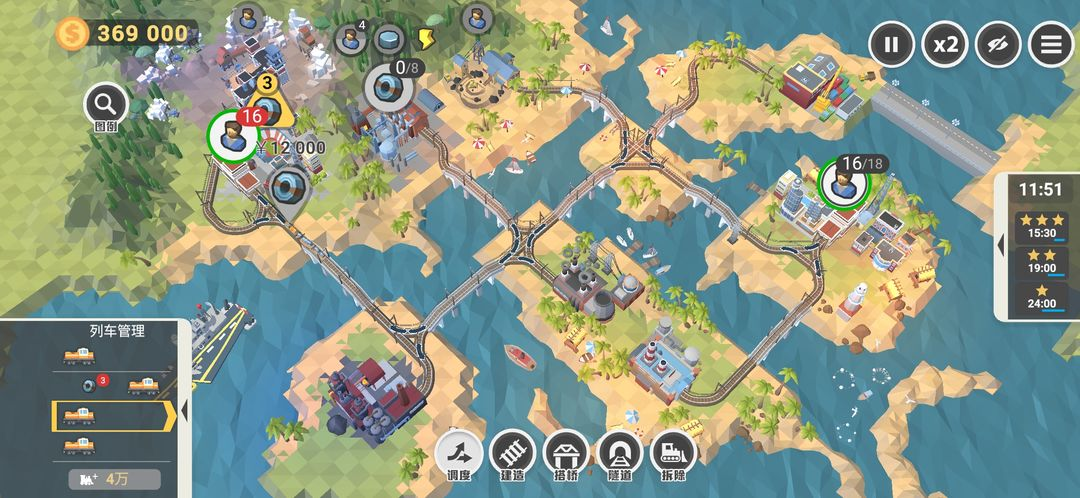This screenshot has width=1080, height=498.
Task: Pause the game
Action: click(x=891, y=45)
